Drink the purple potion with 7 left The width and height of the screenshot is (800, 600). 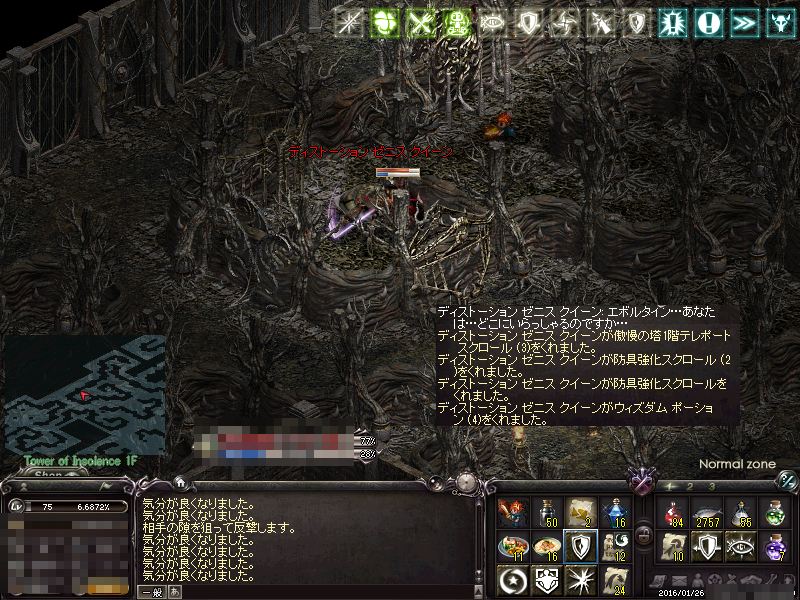click(775, 545)
